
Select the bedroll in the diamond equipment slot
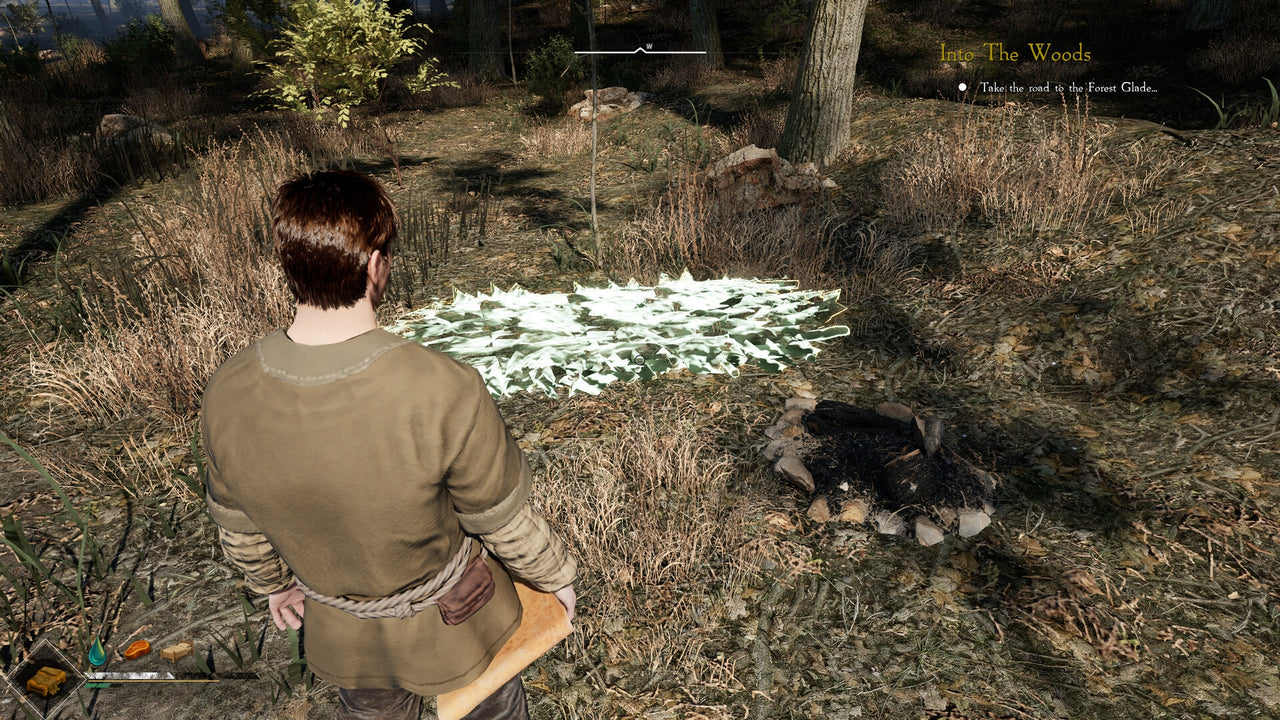pos(47,678)
